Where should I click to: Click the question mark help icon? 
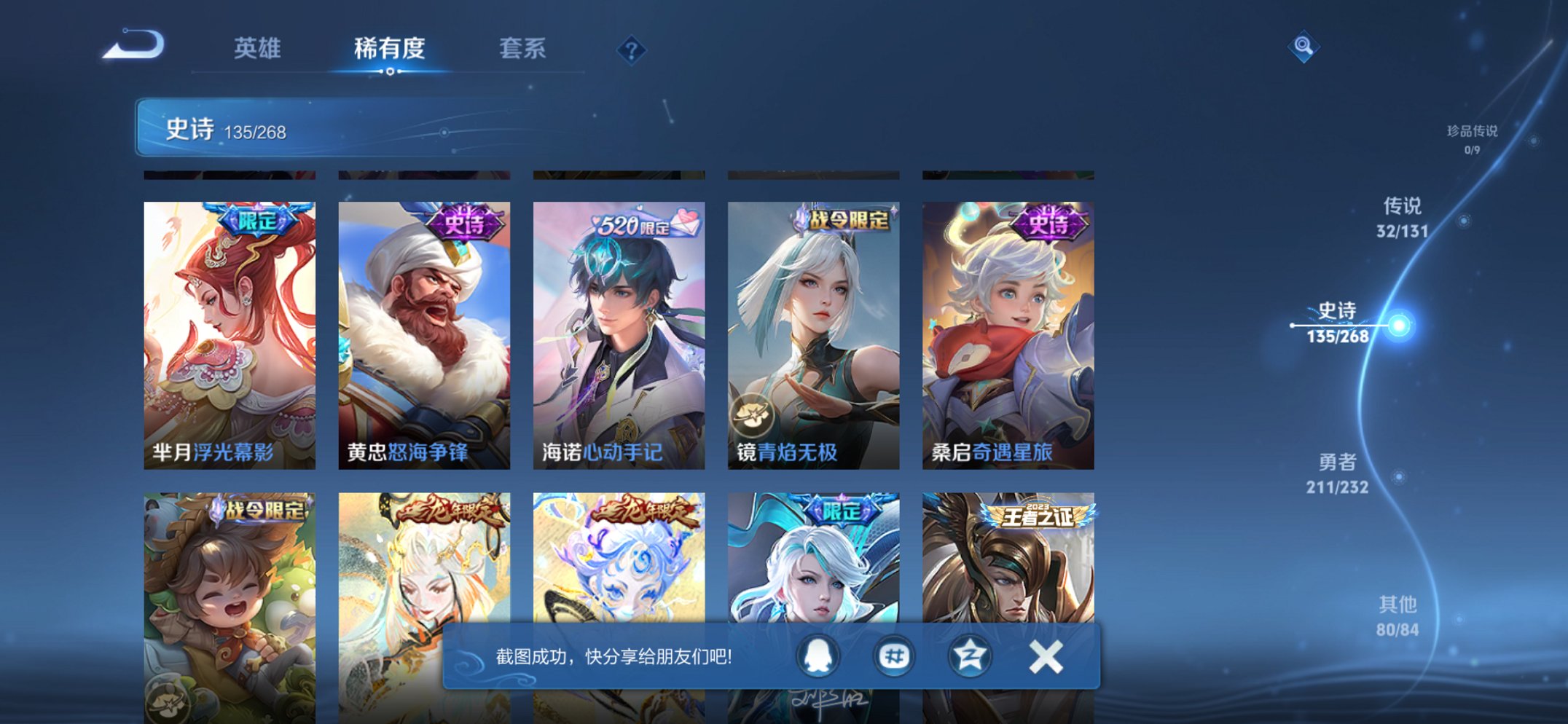point(632,48)
